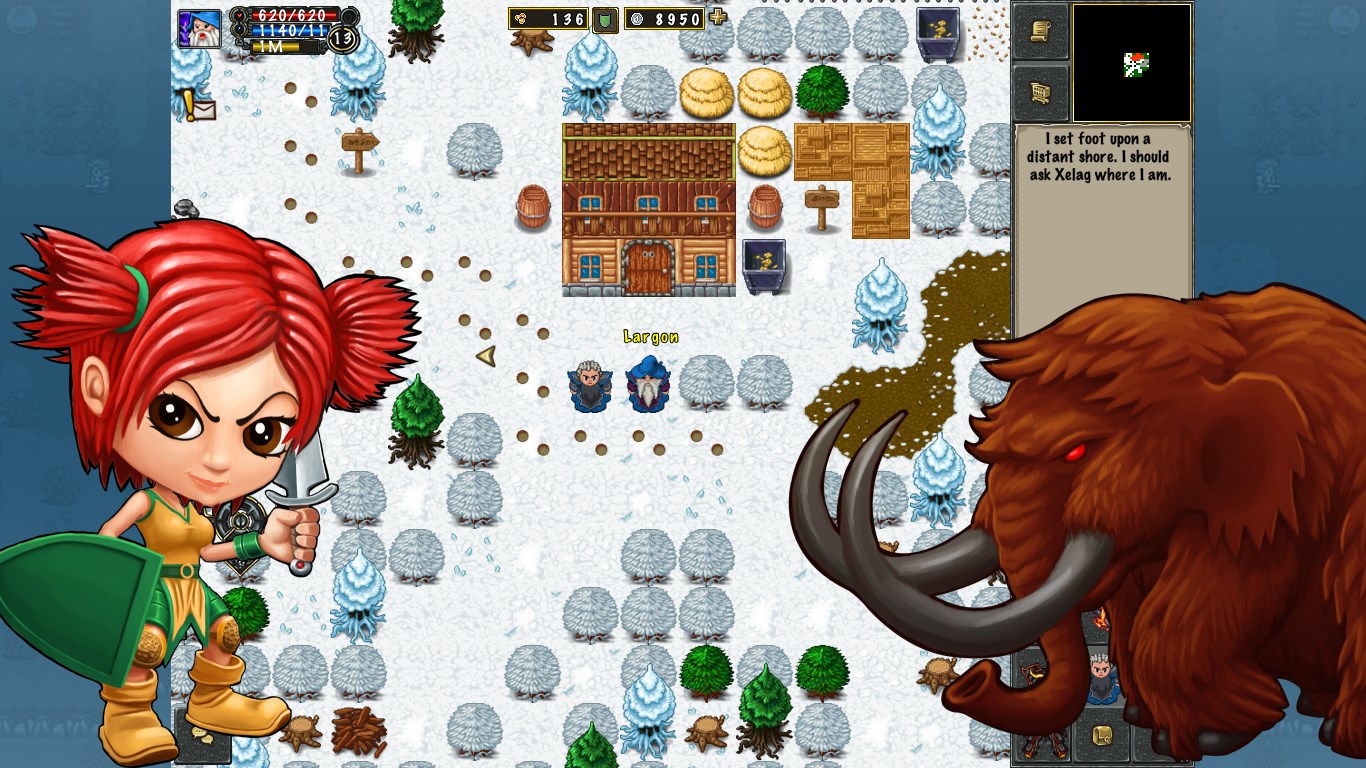Click the level 13 badge
The height and width of the screenshot is (768, 1366).
point(342,39)
